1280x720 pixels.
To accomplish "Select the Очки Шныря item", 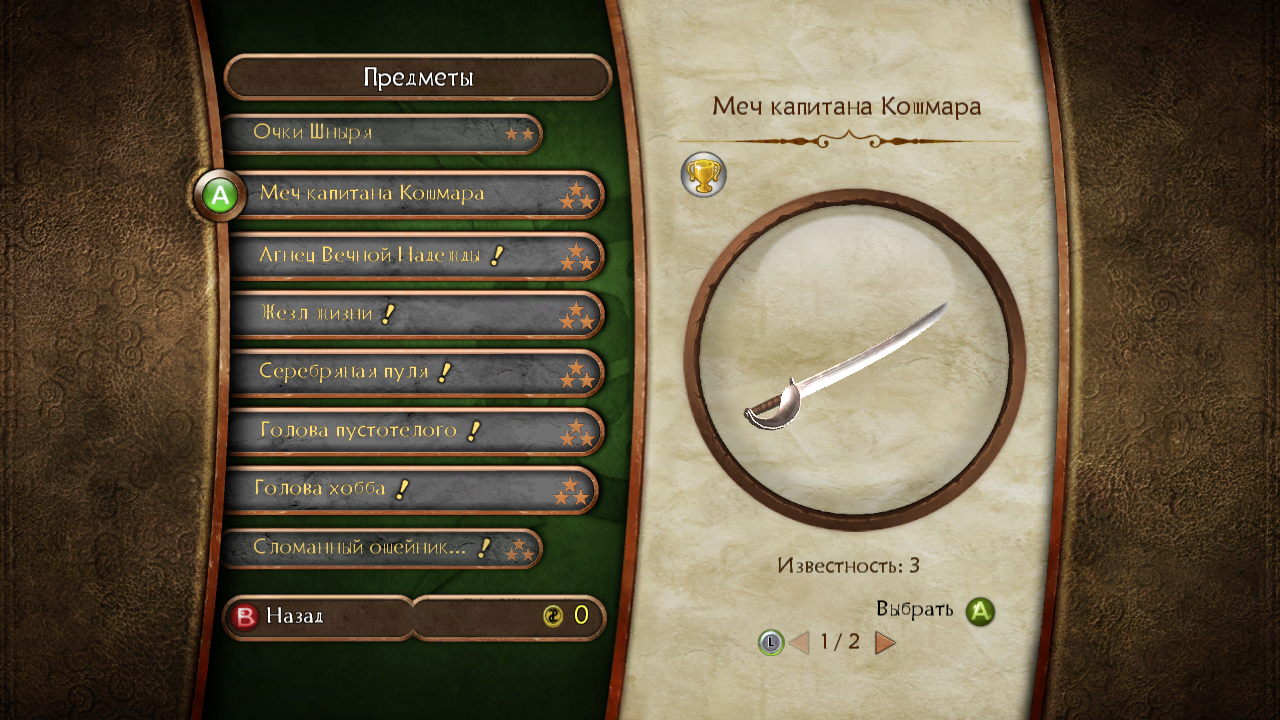I will (380, 133).
